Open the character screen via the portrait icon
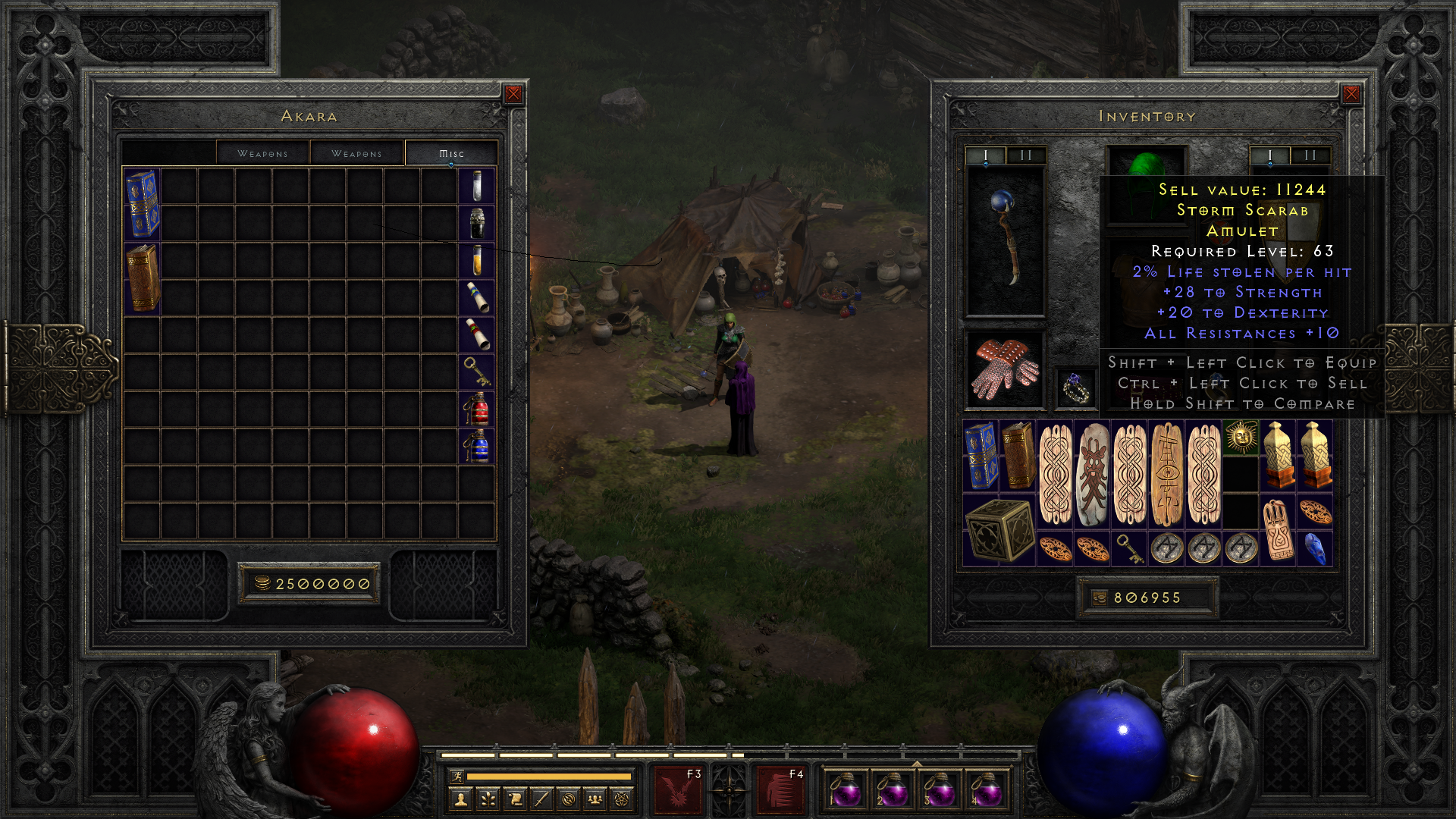1456x819 pixels. [461, 799]
